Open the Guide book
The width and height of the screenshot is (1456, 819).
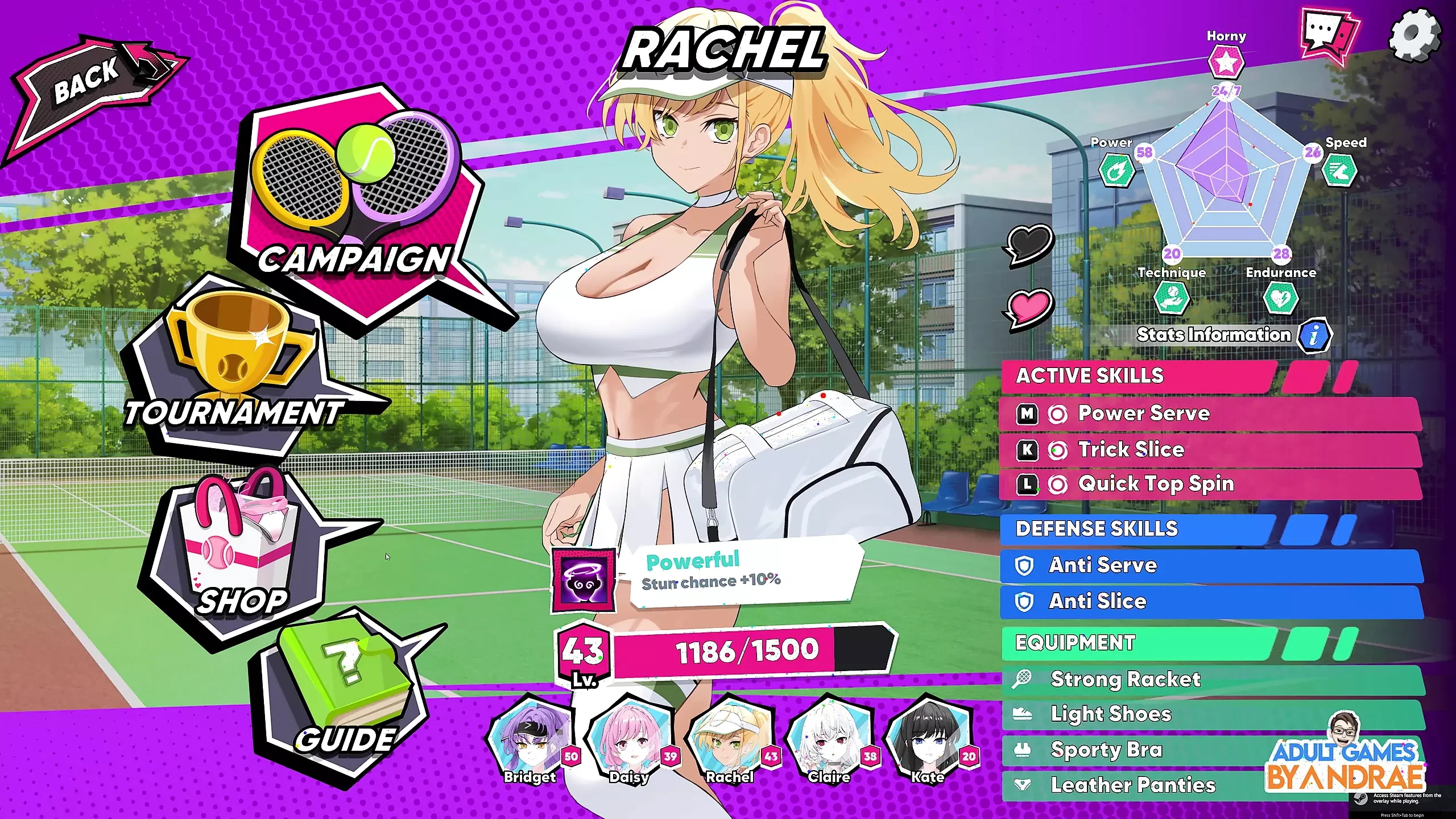click(x=344, y=694)
